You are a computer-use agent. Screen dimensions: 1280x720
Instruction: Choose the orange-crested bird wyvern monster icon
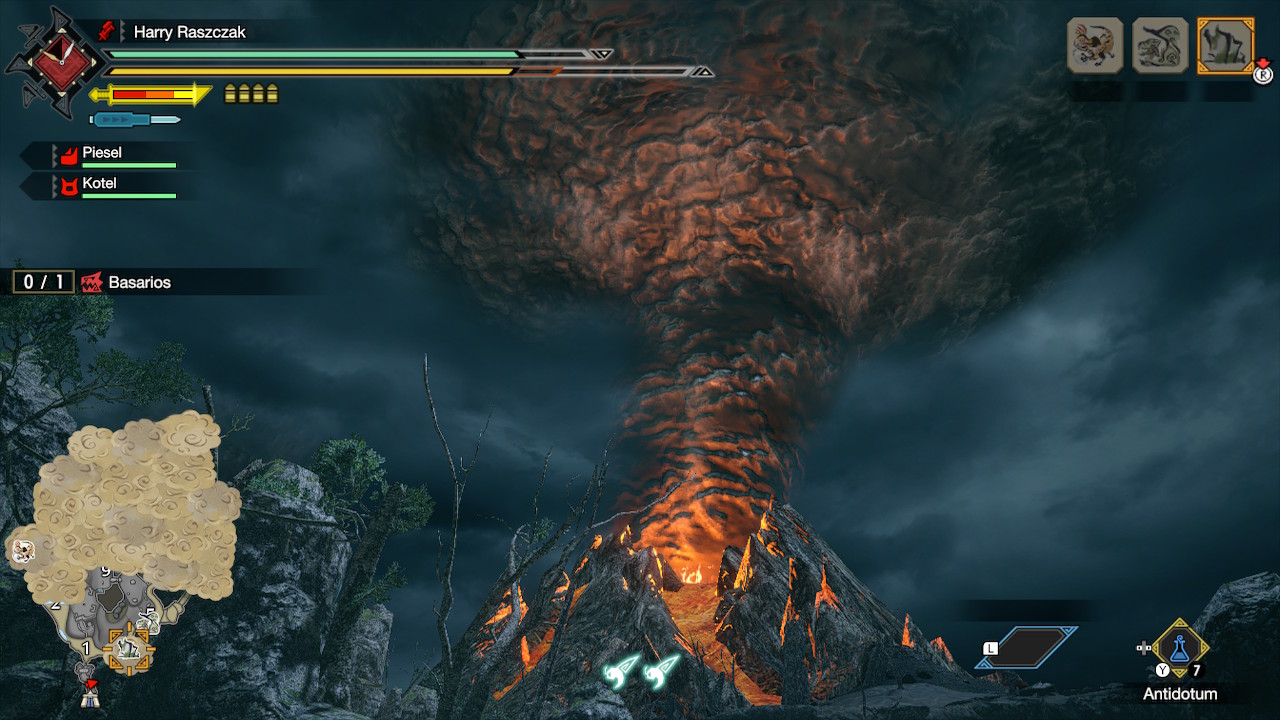[x=1095, y=45]
